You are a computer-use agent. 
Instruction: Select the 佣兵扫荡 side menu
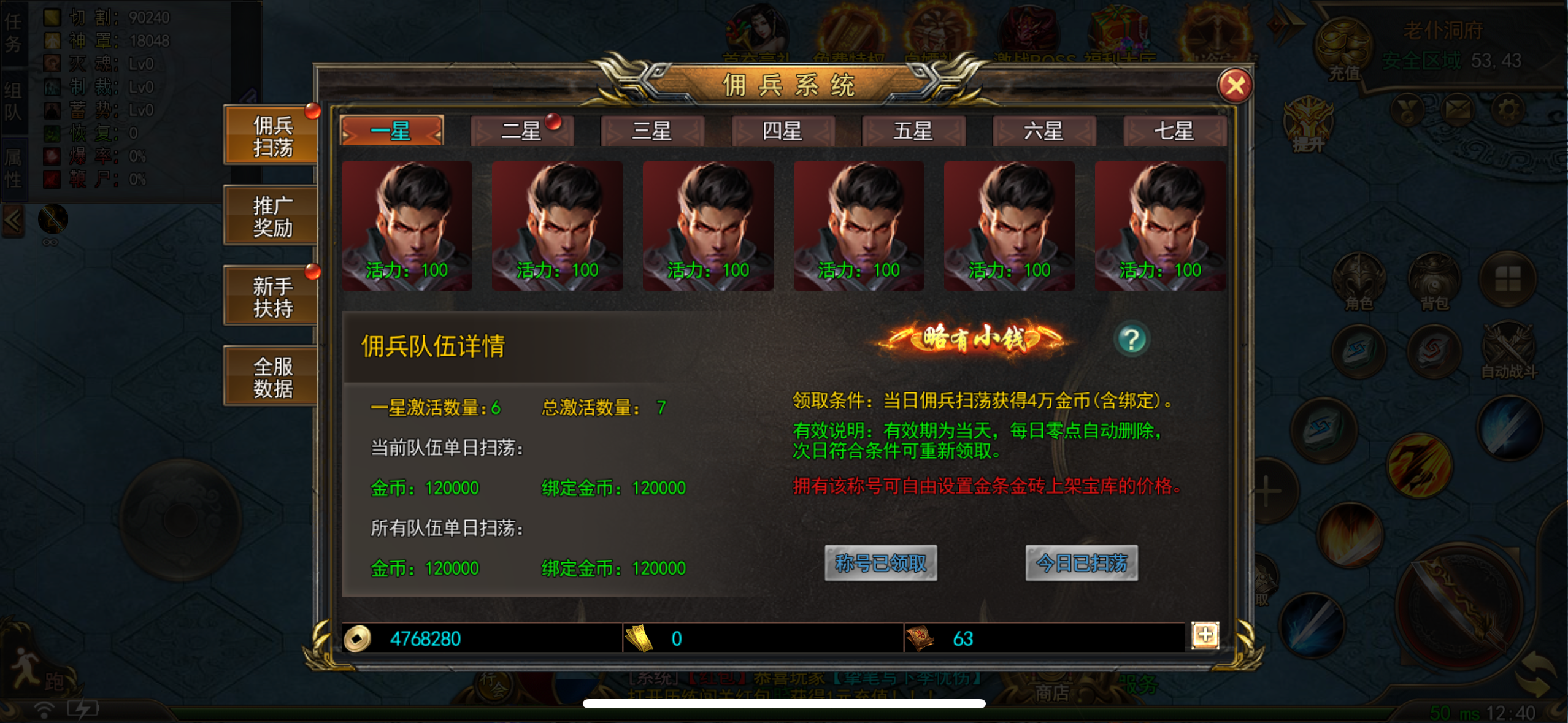click(272, 136)
